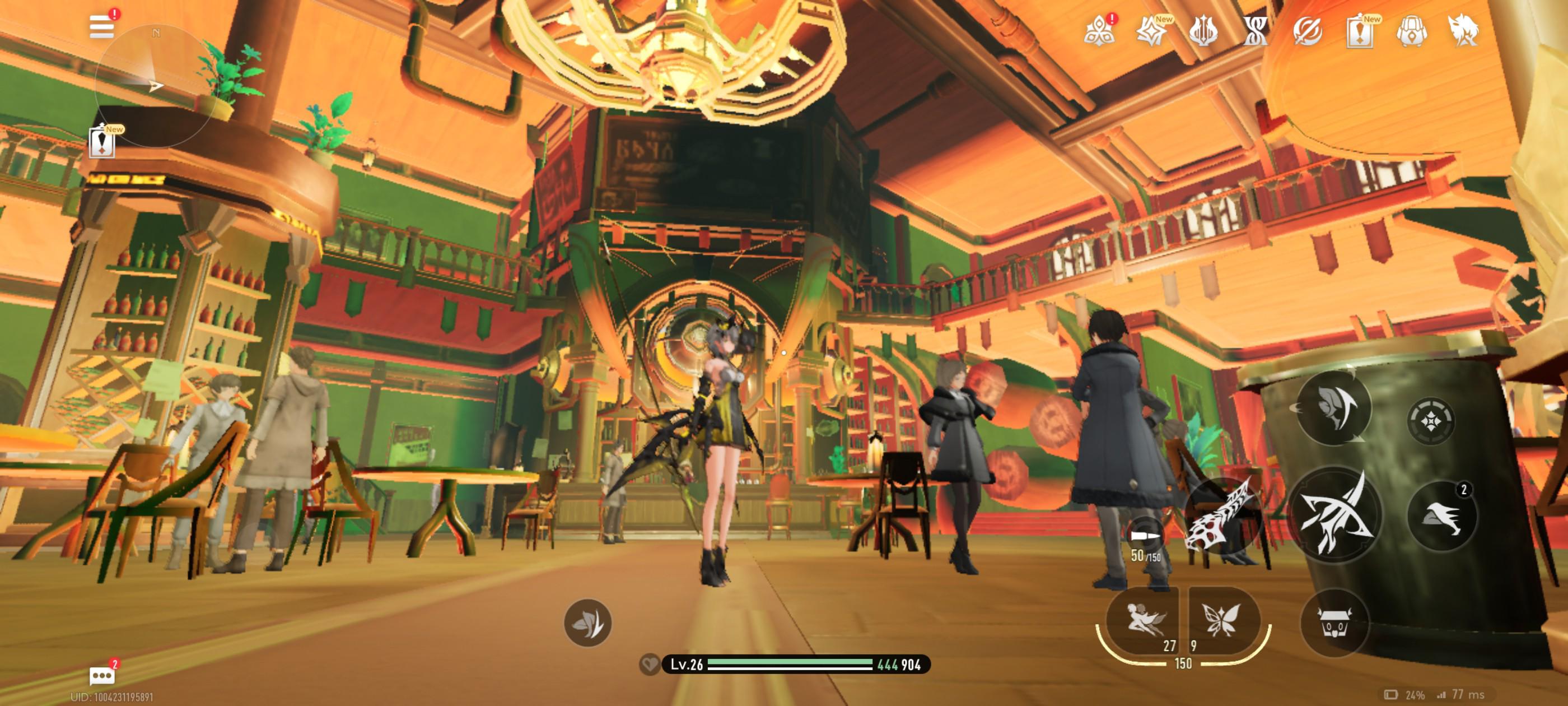
Task: Open the hamburger main menu
Action: 101,27
